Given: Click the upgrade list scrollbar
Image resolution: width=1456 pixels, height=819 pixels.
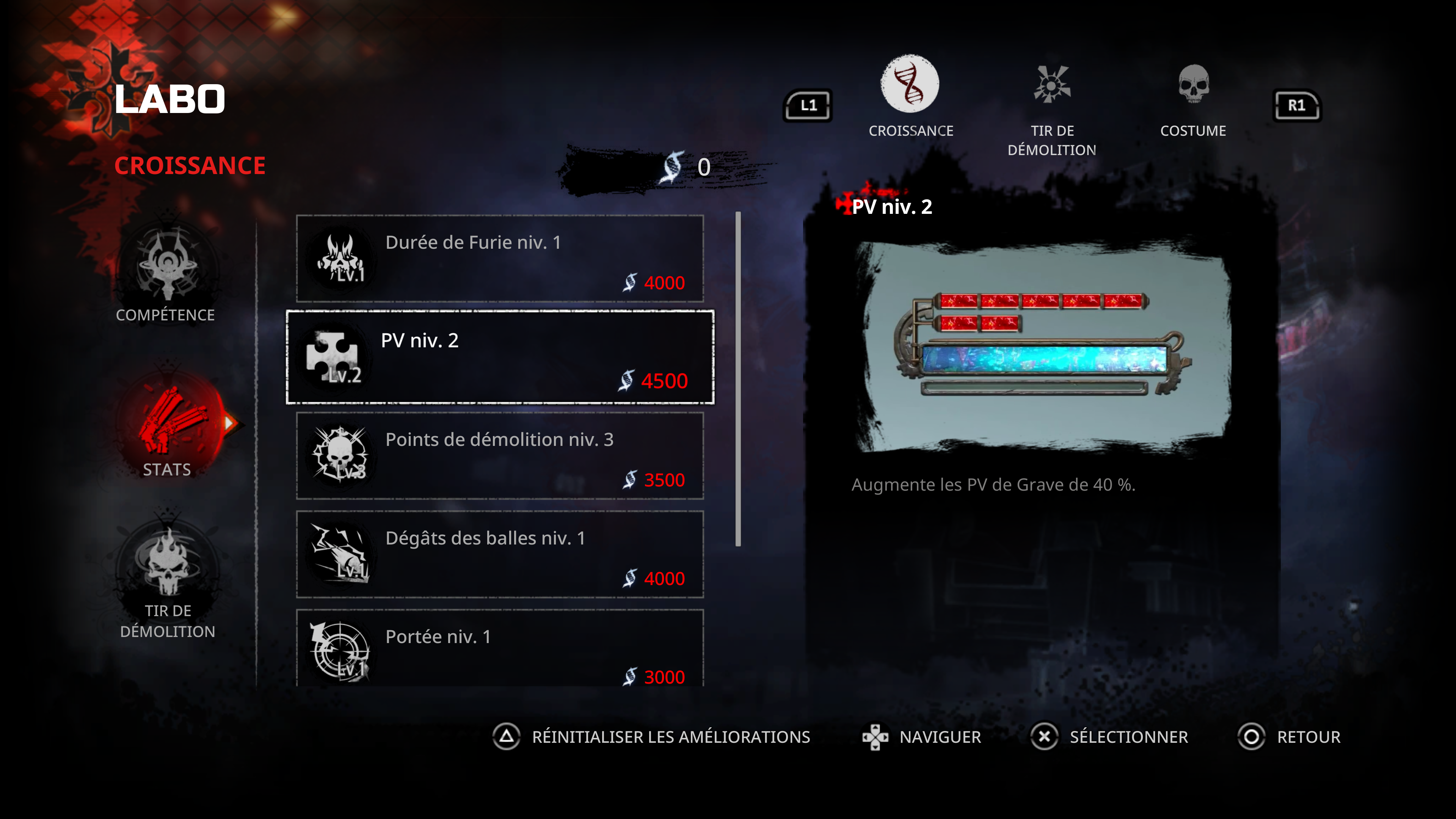Looking at the screenshot, I should [738, 379].
